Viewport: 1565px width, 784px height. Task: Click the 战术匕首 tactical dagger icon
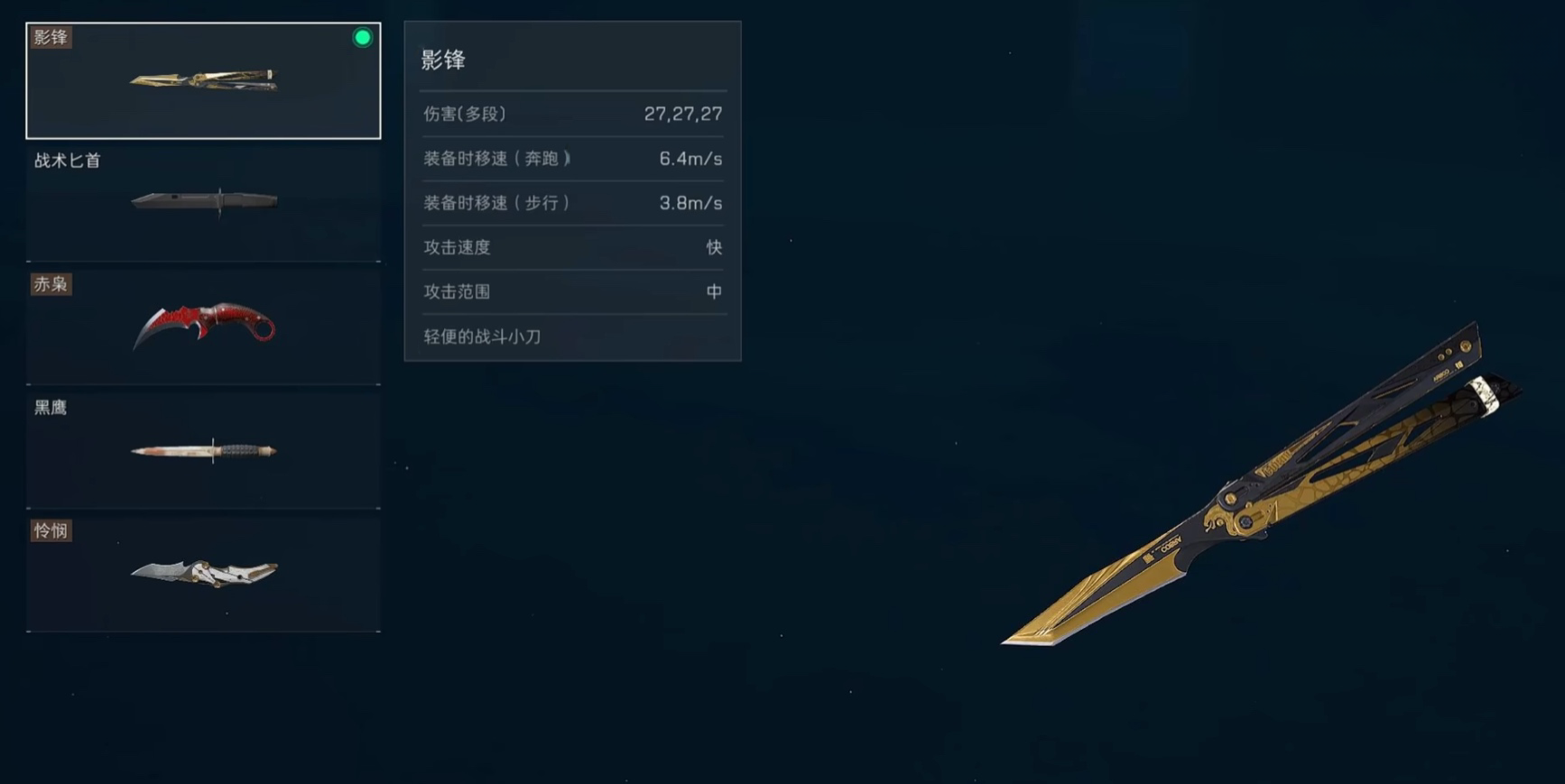click(203, 200)
